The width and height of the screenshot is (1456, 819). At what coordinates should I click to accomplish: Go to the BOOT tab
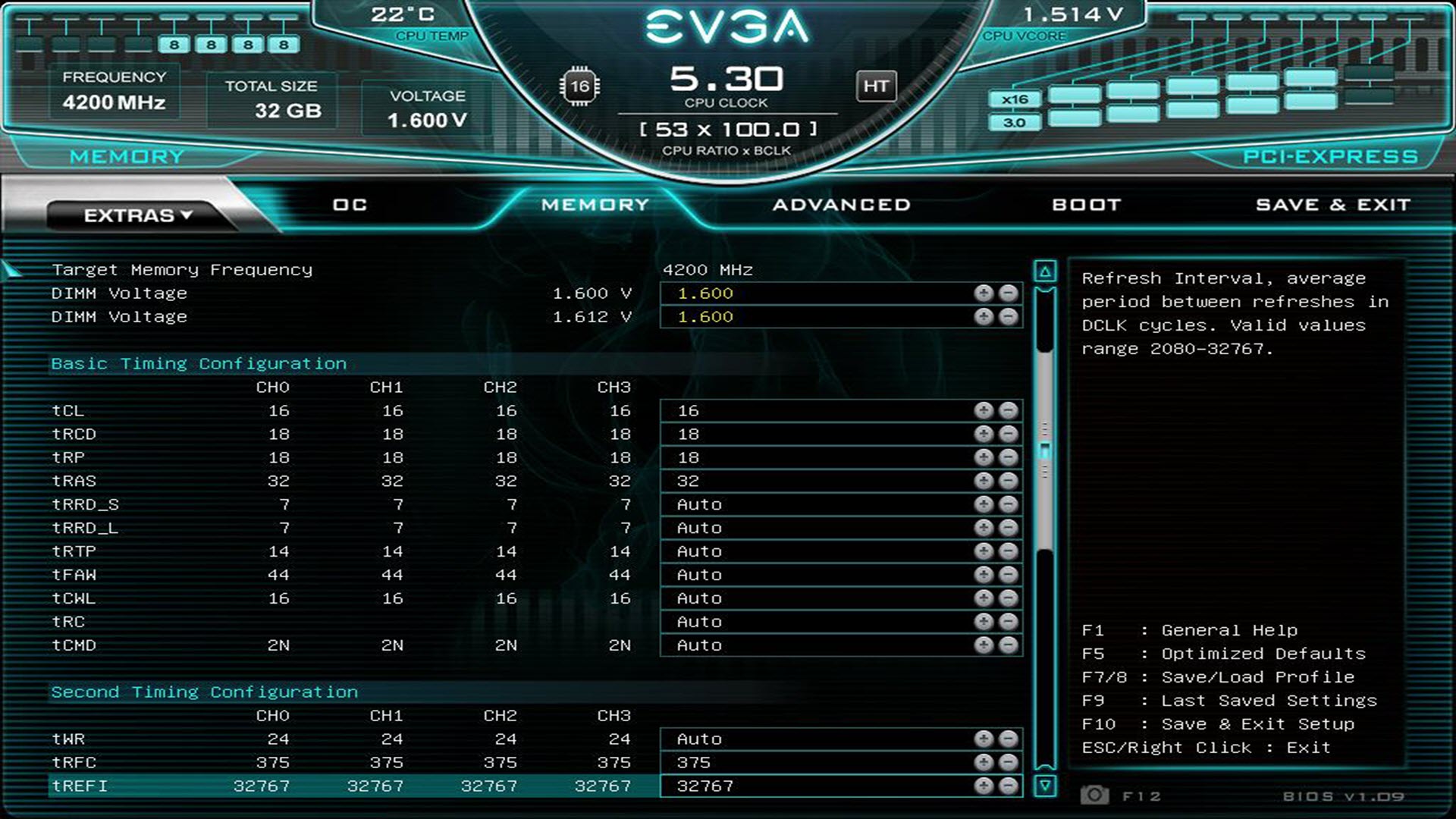pos(1086,205)
